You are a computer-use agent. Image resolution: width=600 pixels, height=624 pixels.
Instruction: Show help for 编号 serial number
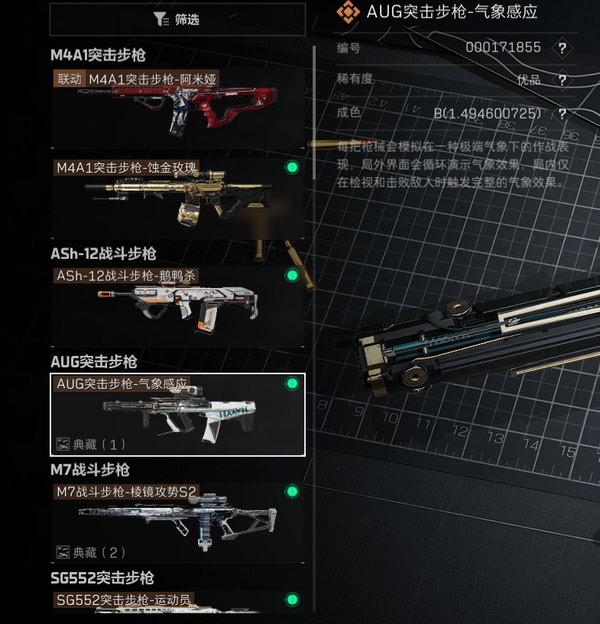click(x=563, y=47)
